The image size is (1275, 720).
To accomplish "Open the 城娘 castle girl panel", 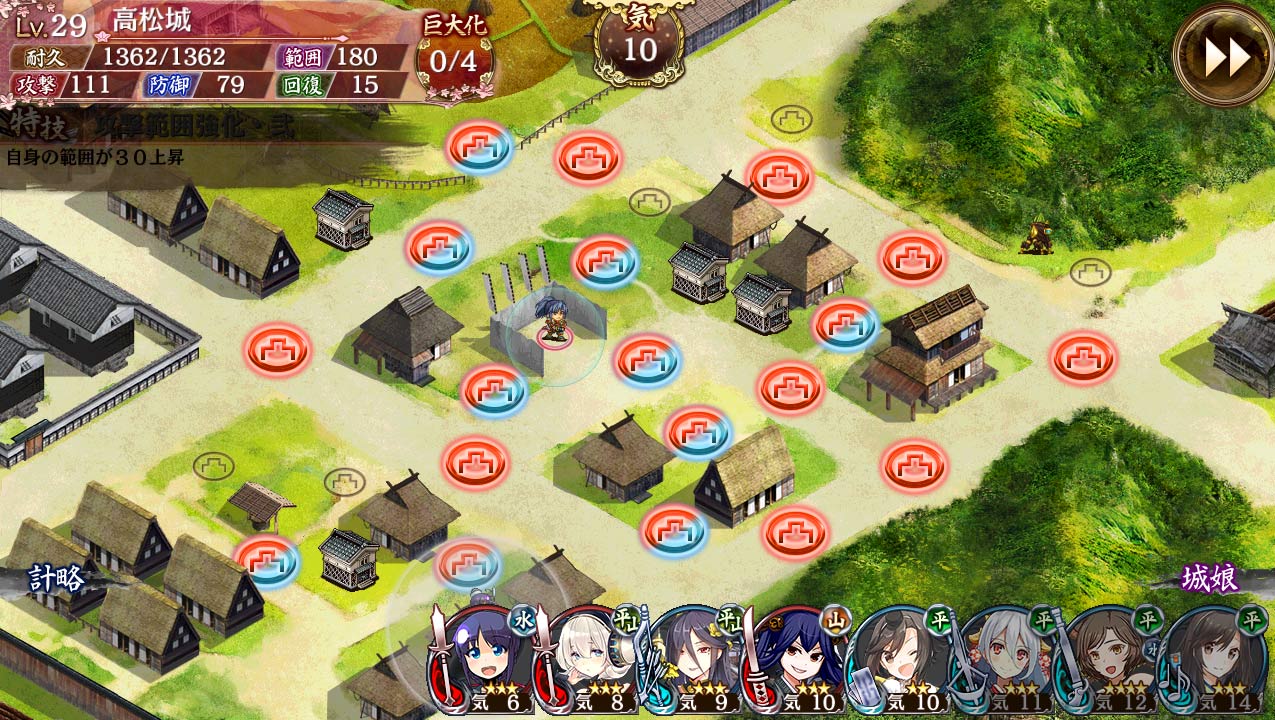I will pos(1210,578).
